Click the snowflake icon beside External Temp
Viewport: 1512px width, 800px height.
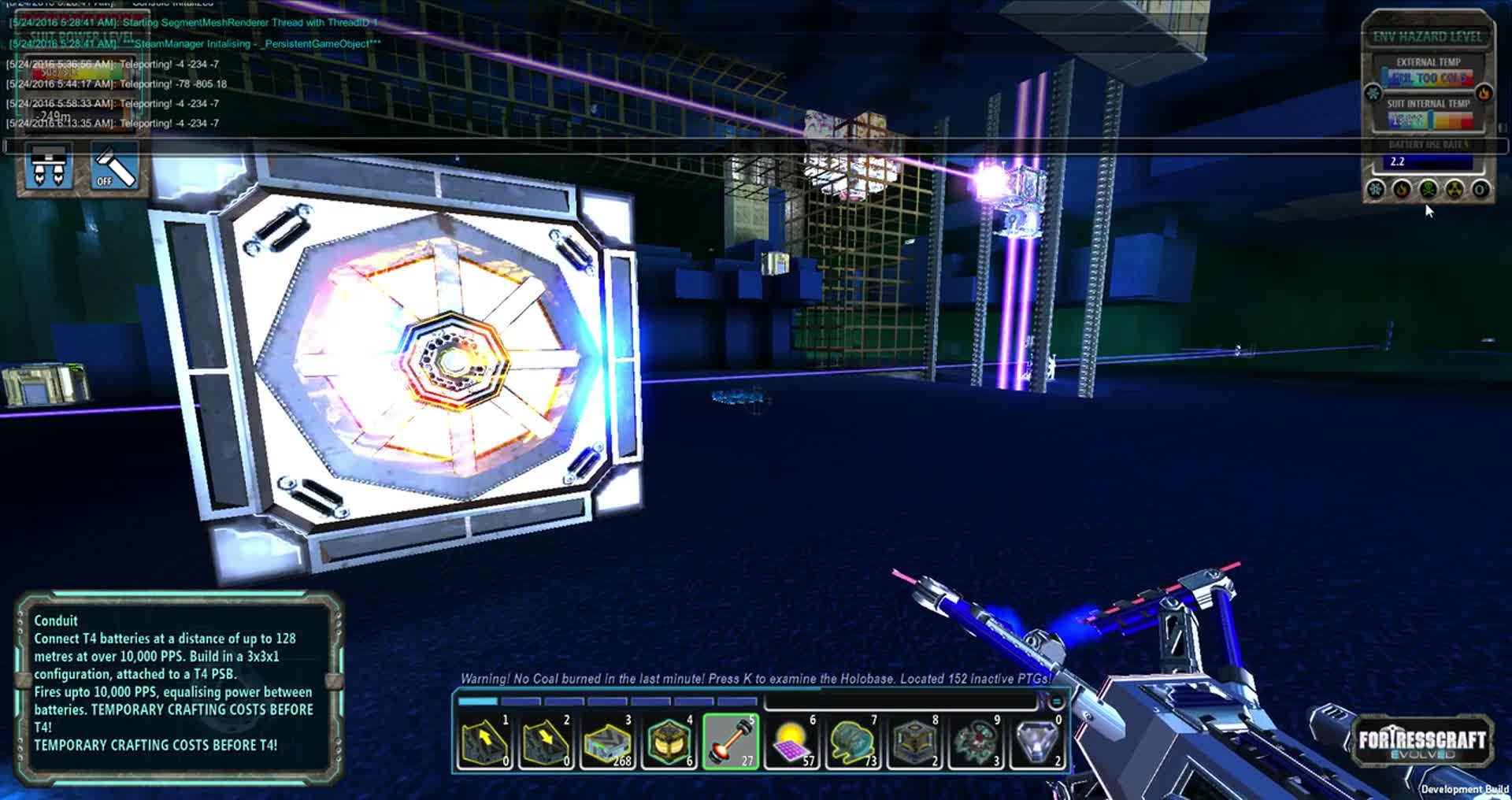pos(1373,94)
